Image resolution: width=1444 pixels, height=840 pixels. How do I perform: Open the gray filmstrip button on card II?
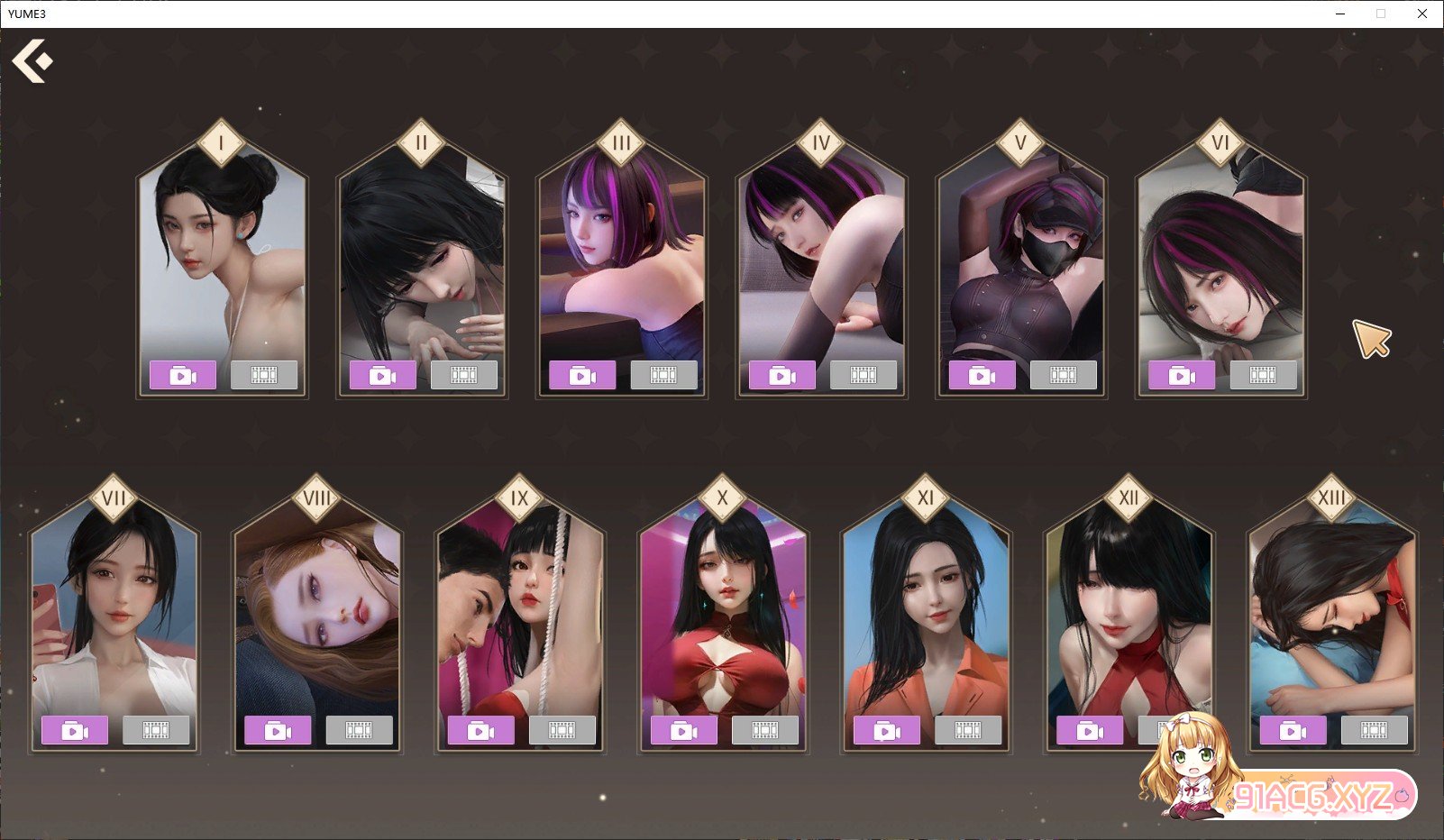pyautogui.click(x=463, y=375)
